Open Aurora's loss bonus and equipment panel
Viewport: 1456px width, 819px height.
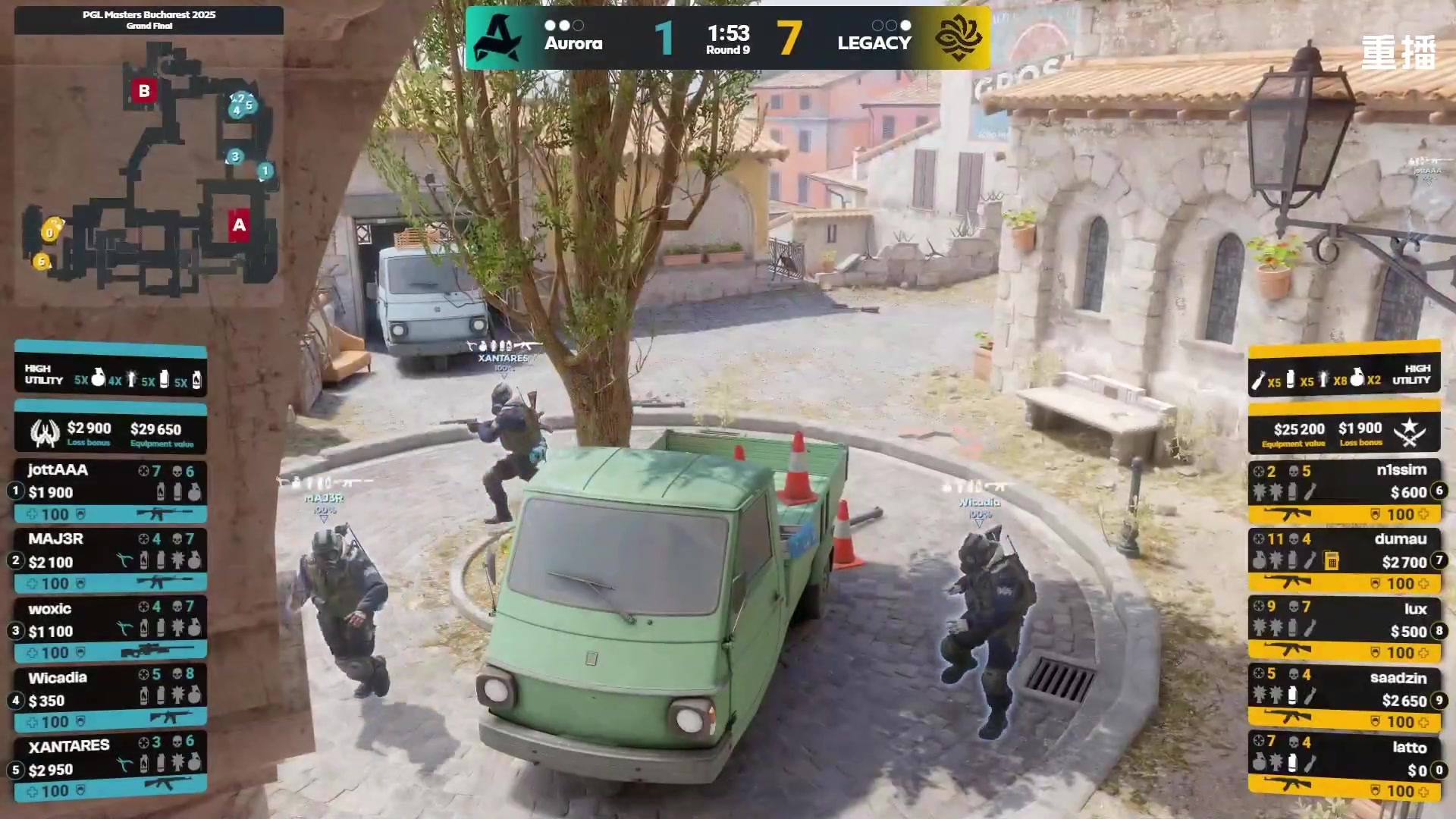pyautogui.click(x=110, y=432)
